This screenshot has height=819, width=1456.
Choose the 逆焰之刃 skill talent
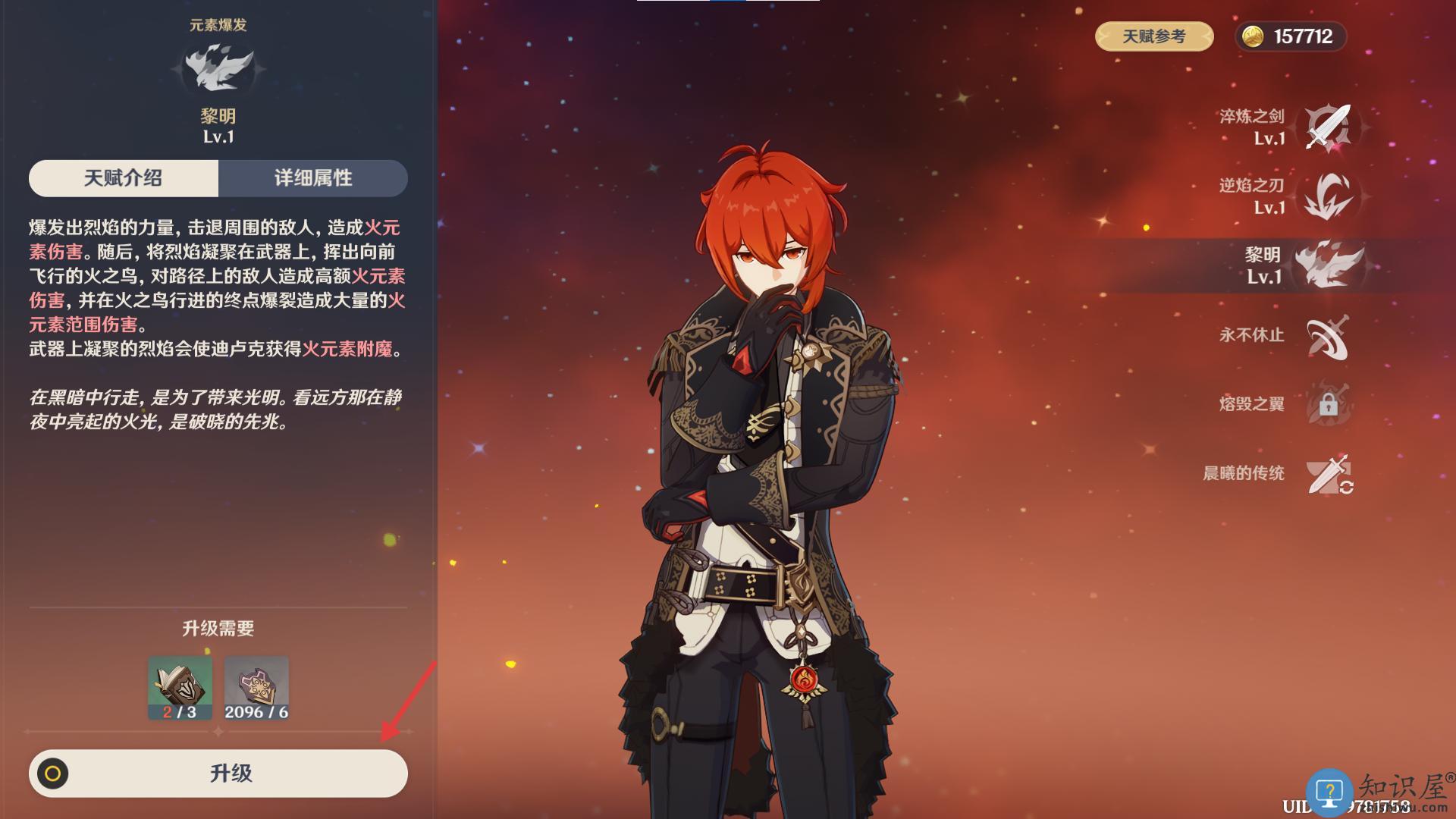pyautogui.click(x=1328, y=196)
